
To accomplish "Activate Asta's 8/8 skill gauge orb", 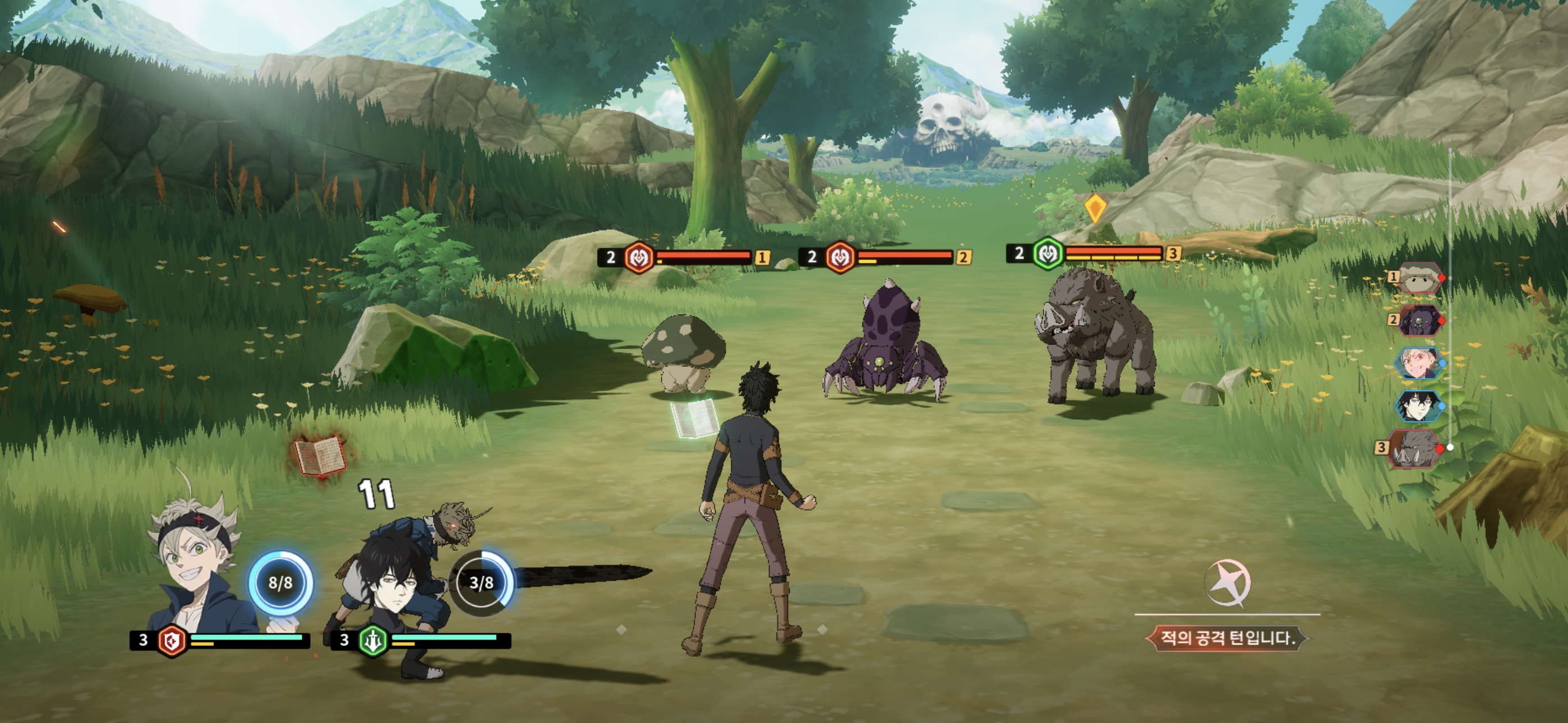I will (x=280, y=583).
